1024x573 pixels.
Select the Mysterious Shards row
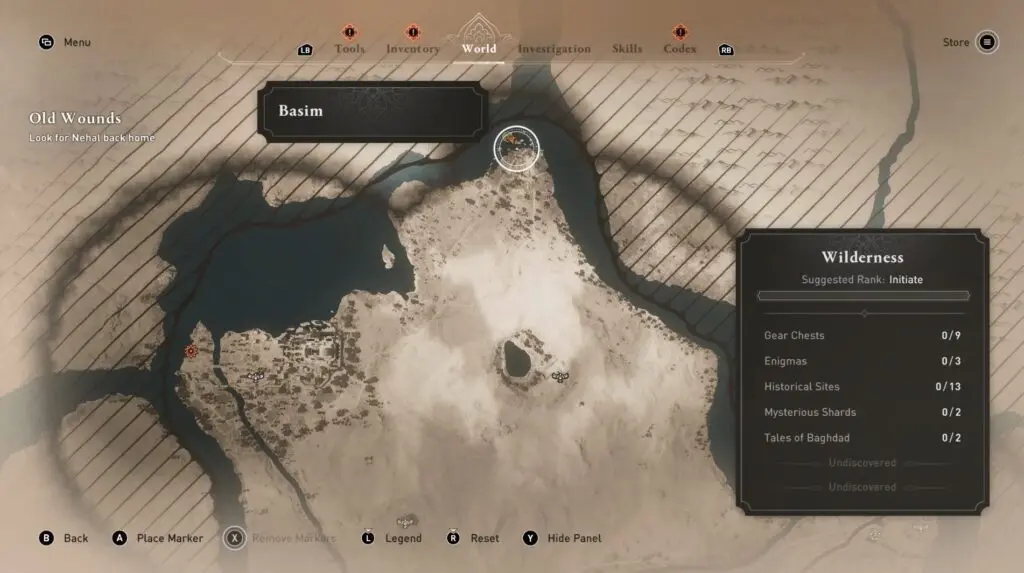(x=862, y=412)
